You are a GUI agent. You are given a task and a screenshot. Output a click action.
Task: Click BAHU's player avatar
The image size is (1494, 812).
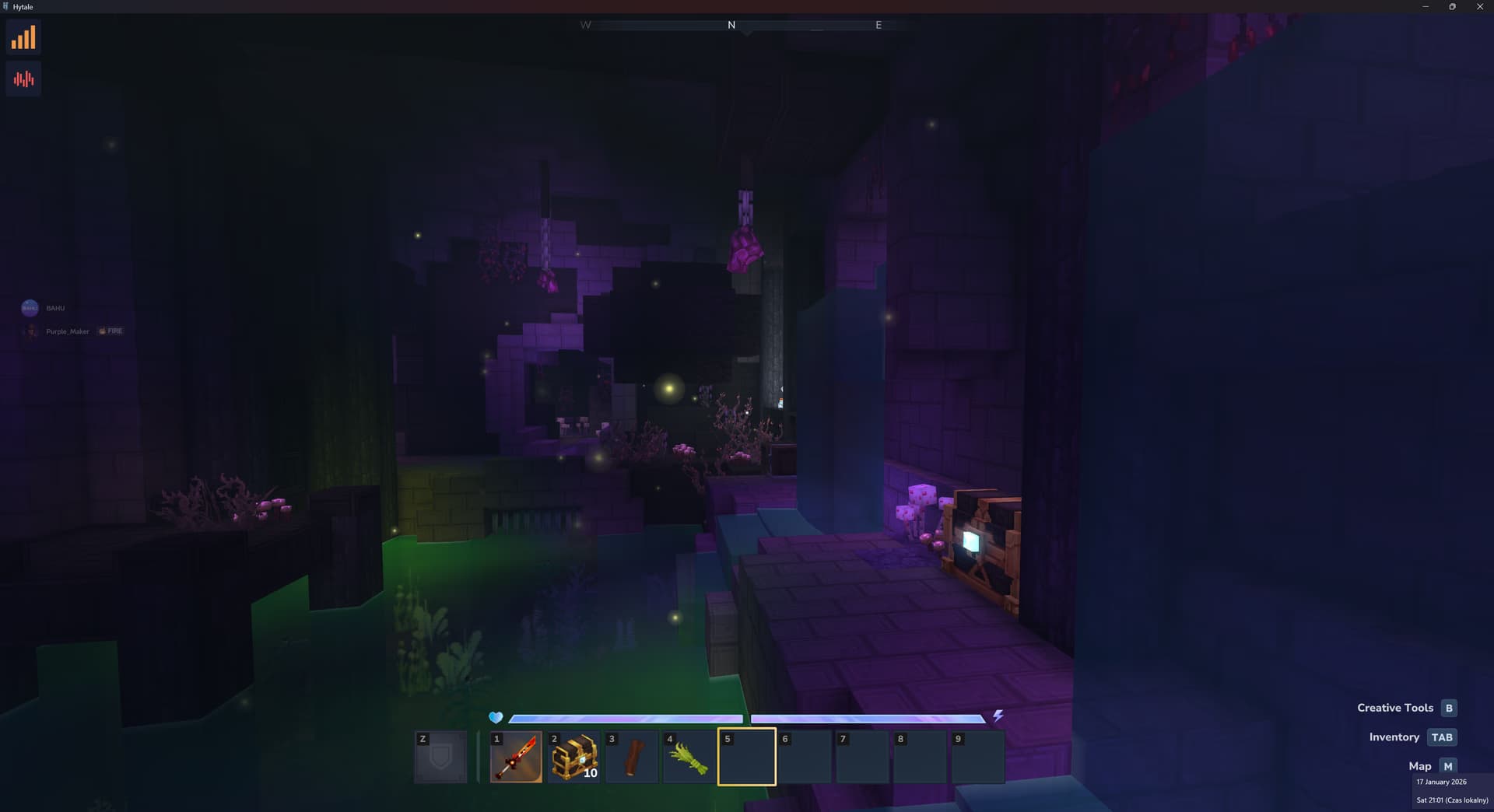30,307
